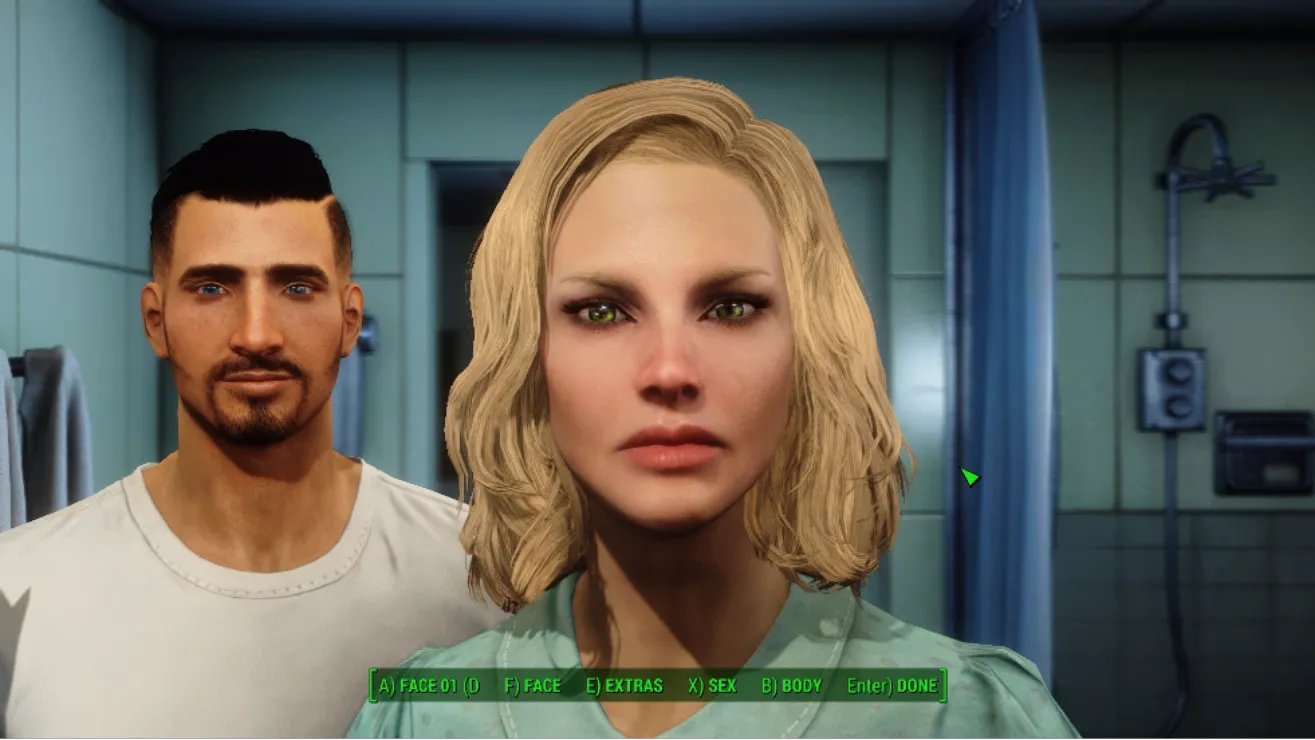The width and height of the screenshot is (1315, 740).
Task: Open the Extras customization menu
Action: pyautogui.click(x=624, y=686)
